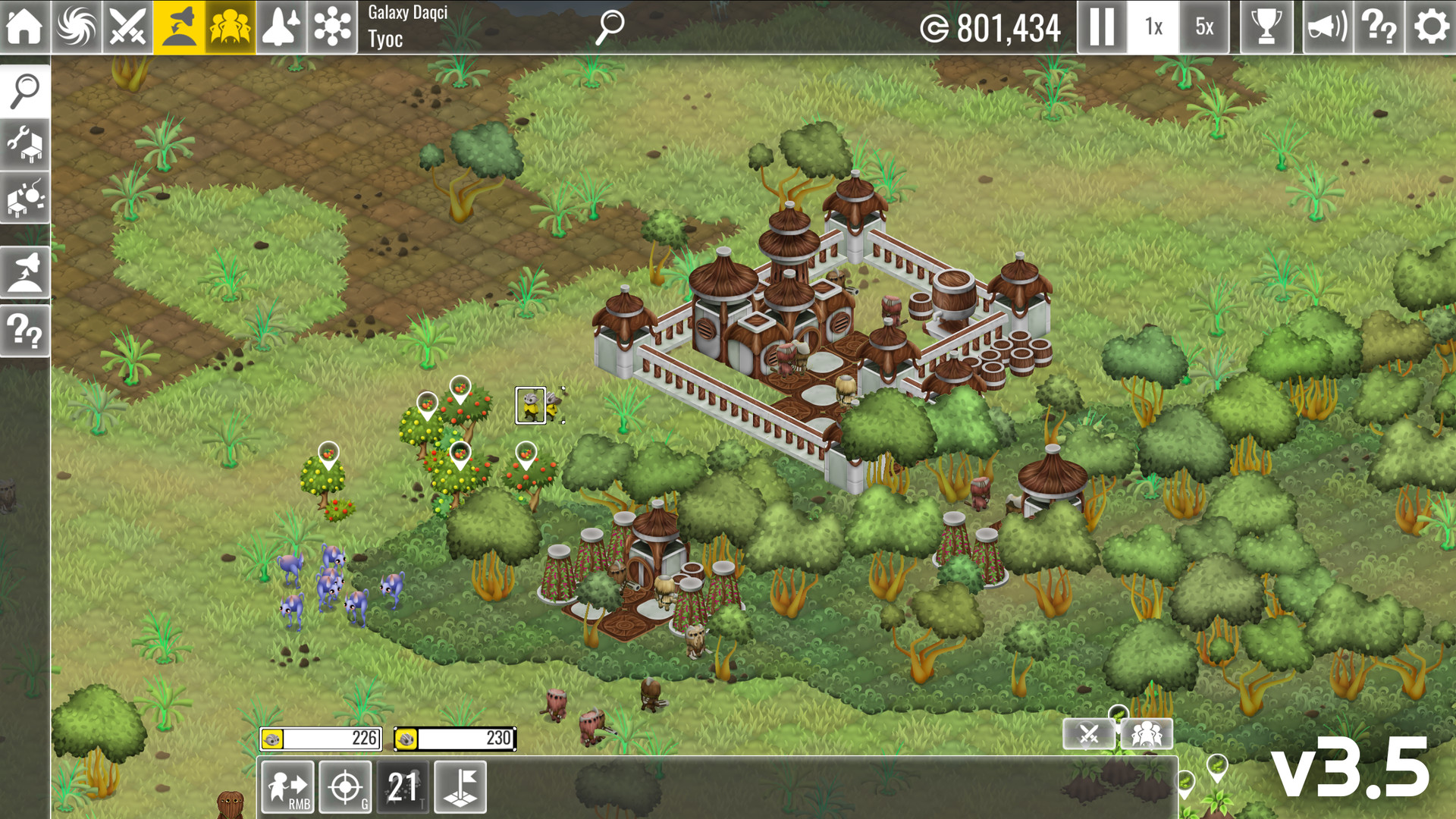Open the home screen button

tap(24, 27)
